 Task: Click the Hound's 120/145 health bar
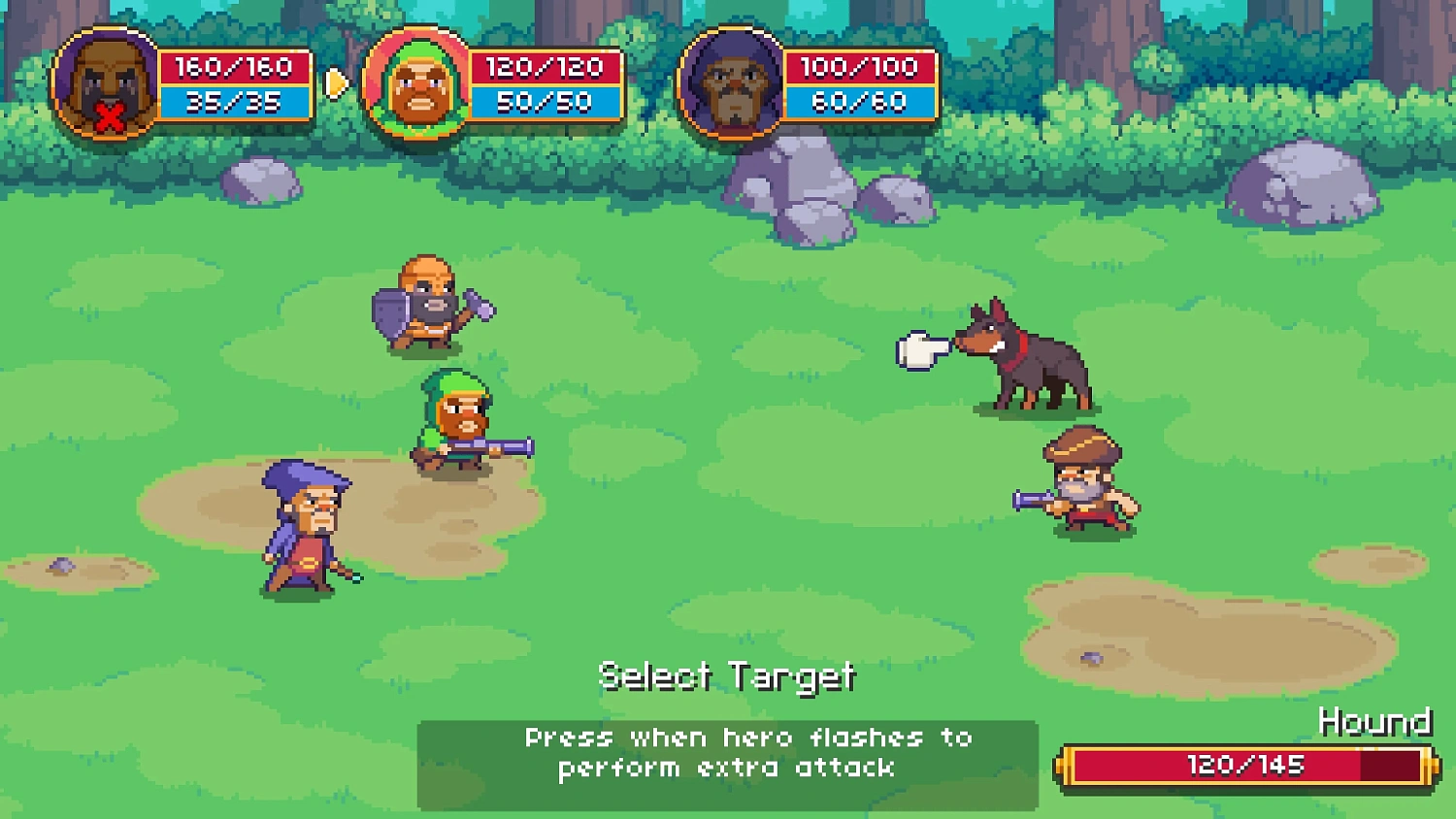coord(1249,764)
